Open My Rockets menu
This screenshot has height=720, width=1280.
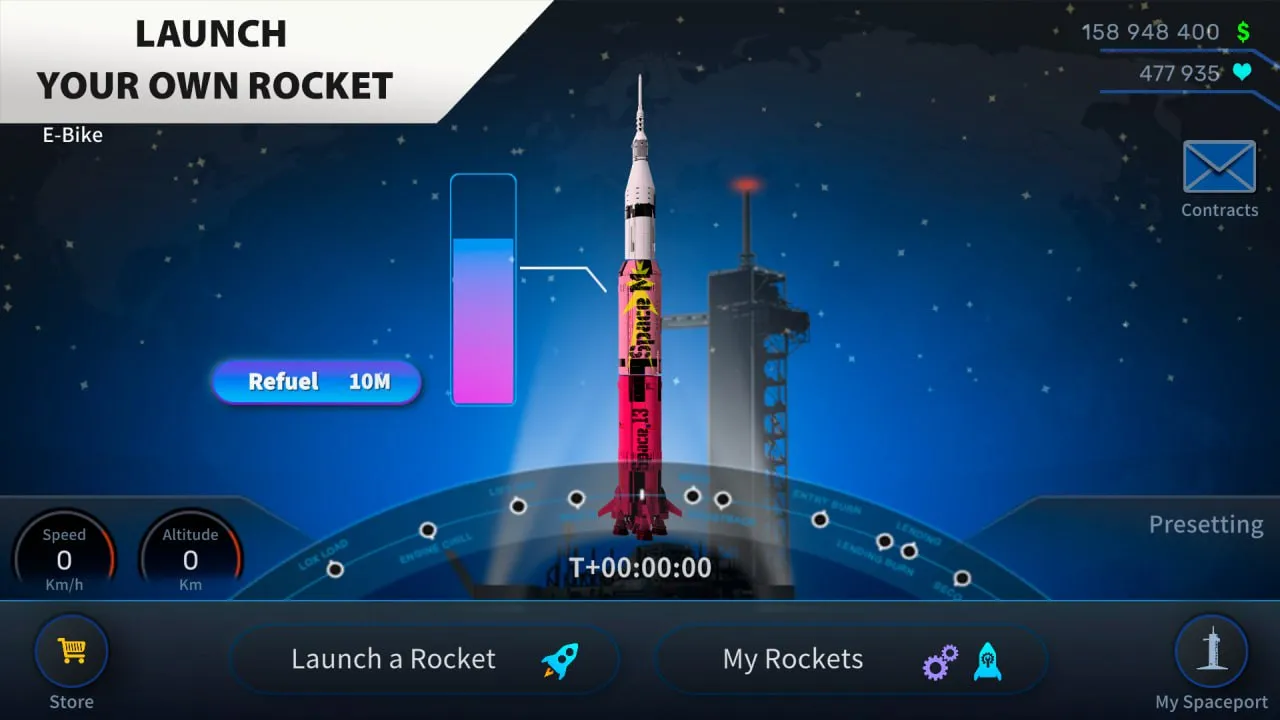(851, 660)
